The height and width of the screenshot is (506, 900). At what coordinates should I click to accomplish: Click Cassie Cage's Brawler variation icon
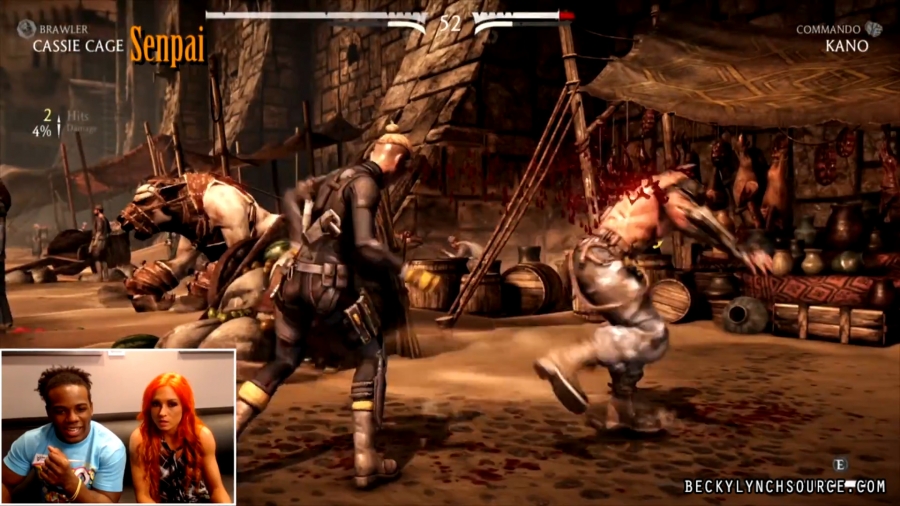25,30
